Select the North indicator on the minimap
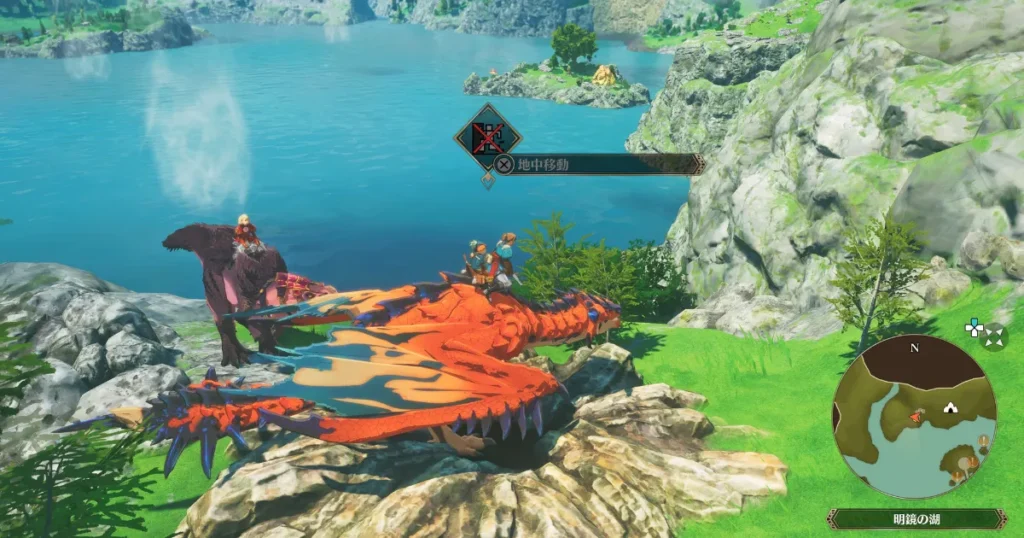Screen dimensions: 1024x538 [x=914, y=348]
